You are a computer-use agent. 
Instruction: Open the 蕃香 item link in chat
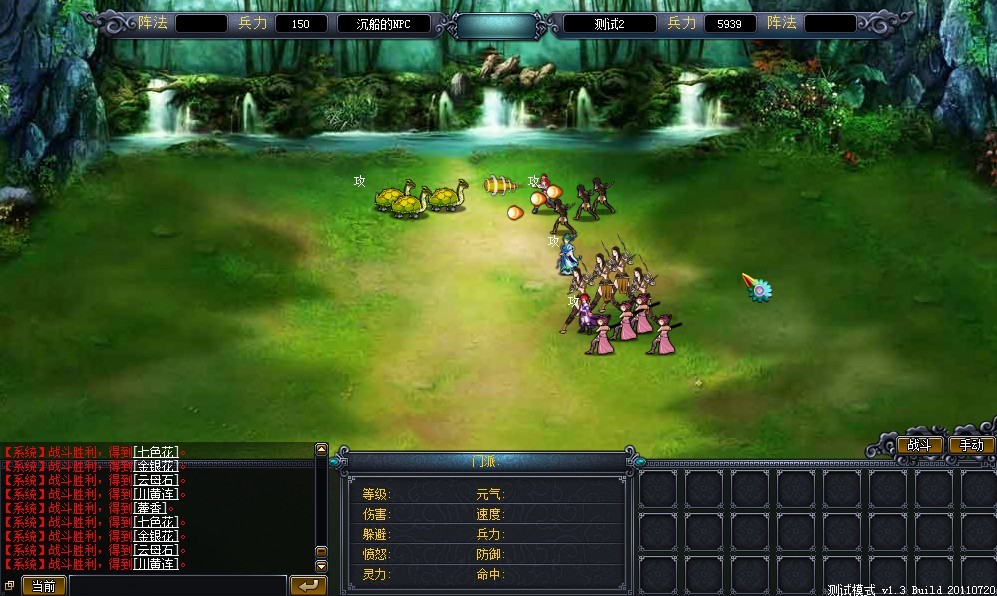point(151,508)
